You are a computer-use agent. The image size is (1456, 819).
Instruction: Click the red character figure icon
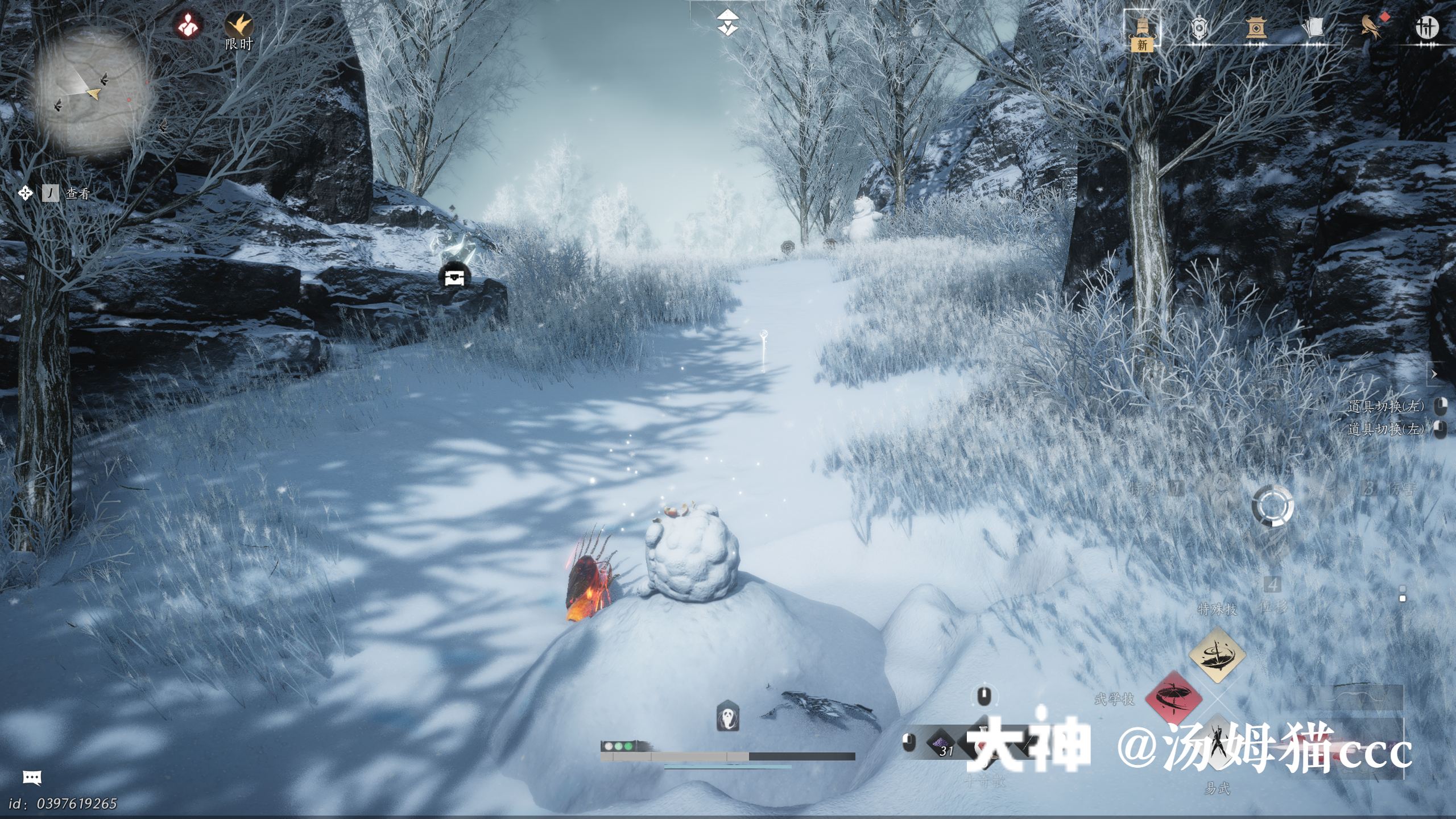pos(188,25)
